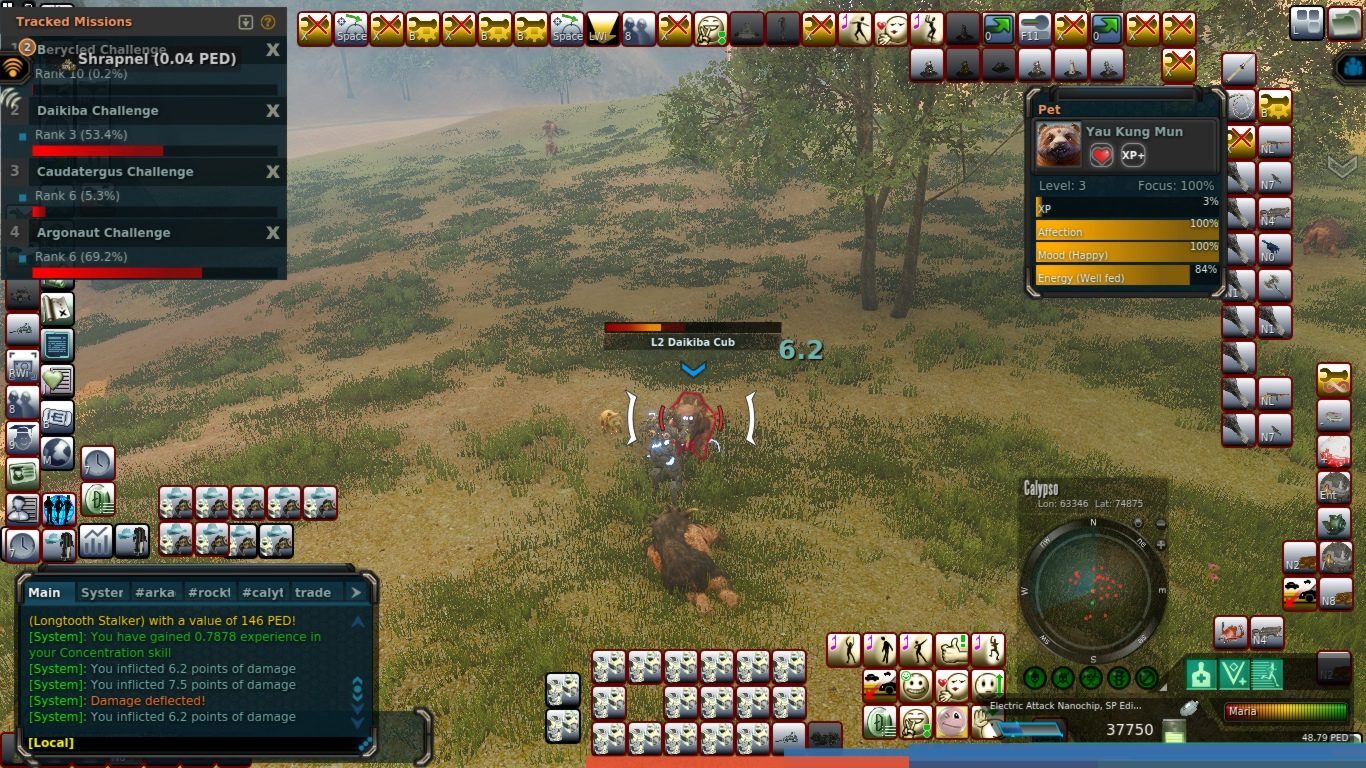Click the chat message input field

point(200,742)
